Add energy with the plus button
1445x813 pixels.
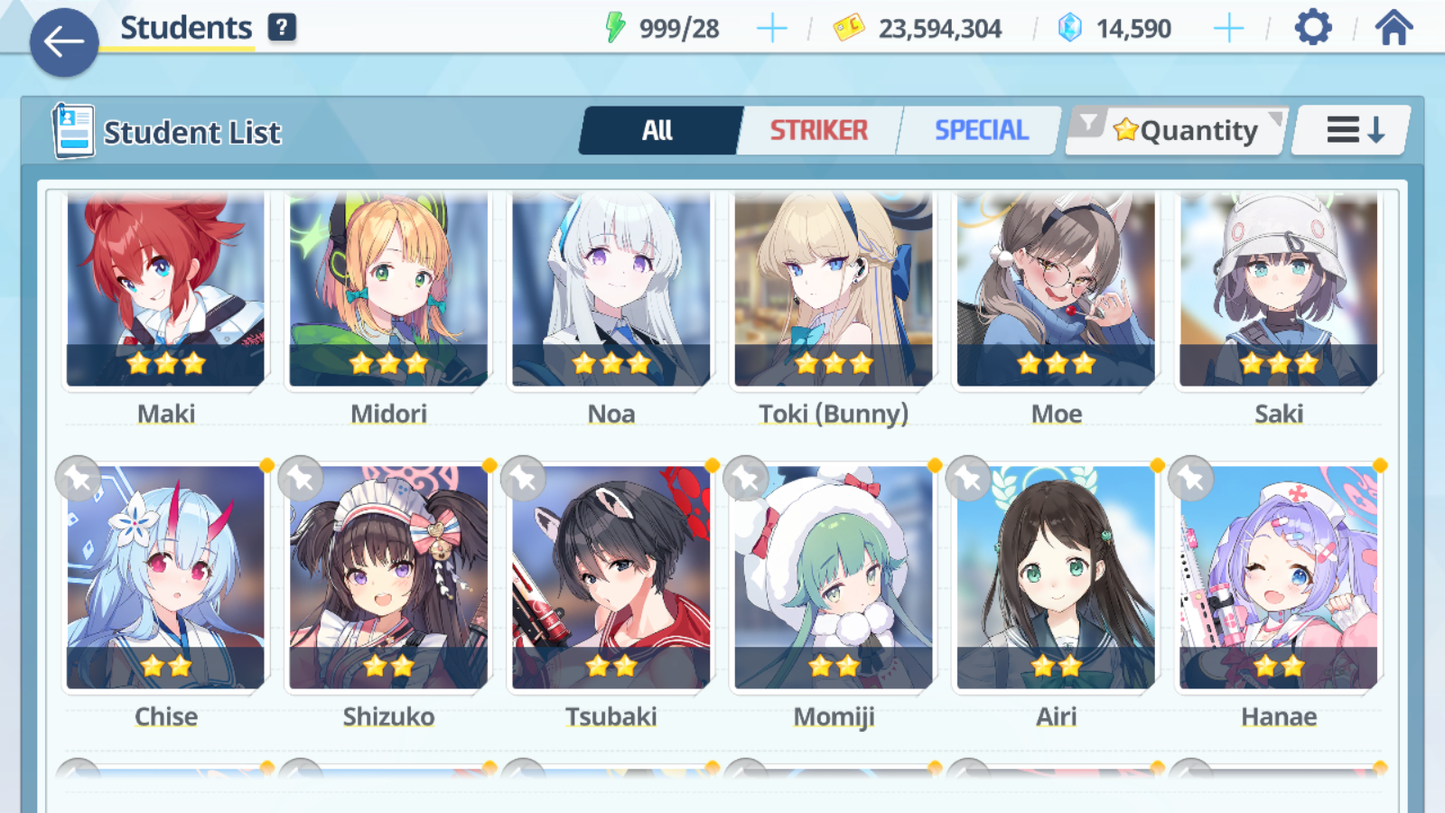click(x=771, y=28)
